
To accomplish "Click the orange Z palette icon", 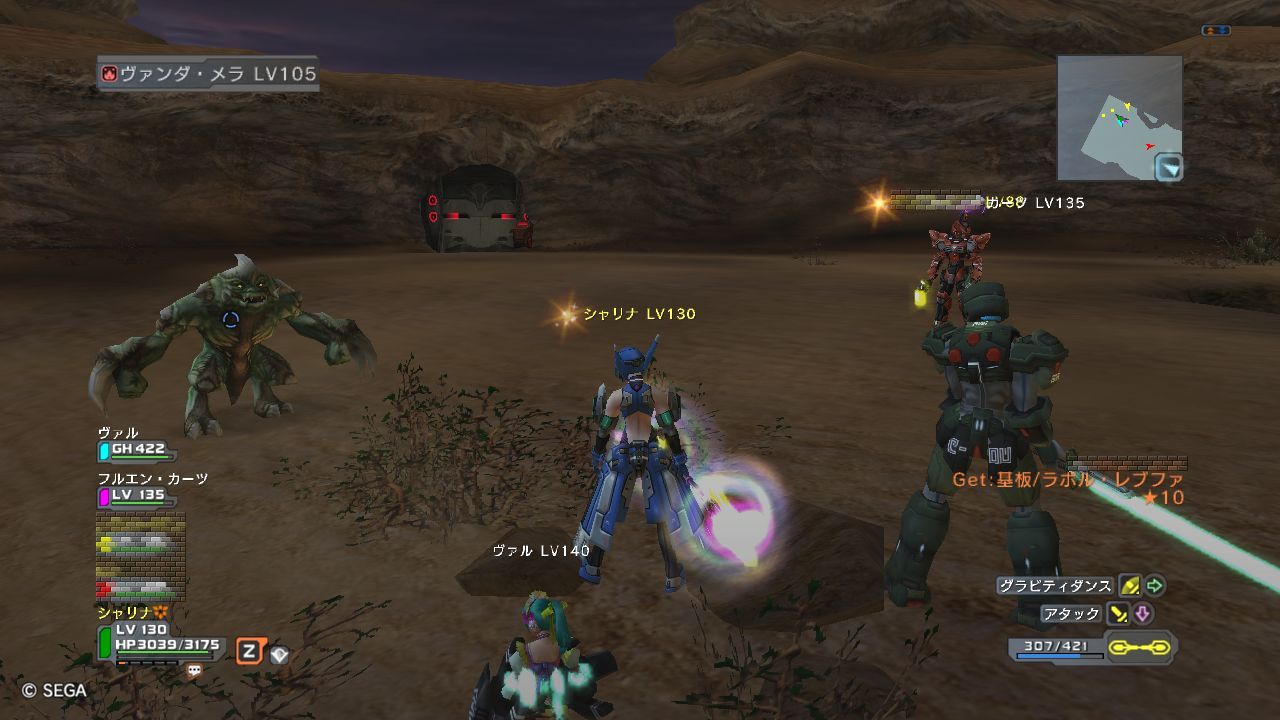I will click(249, 652).
